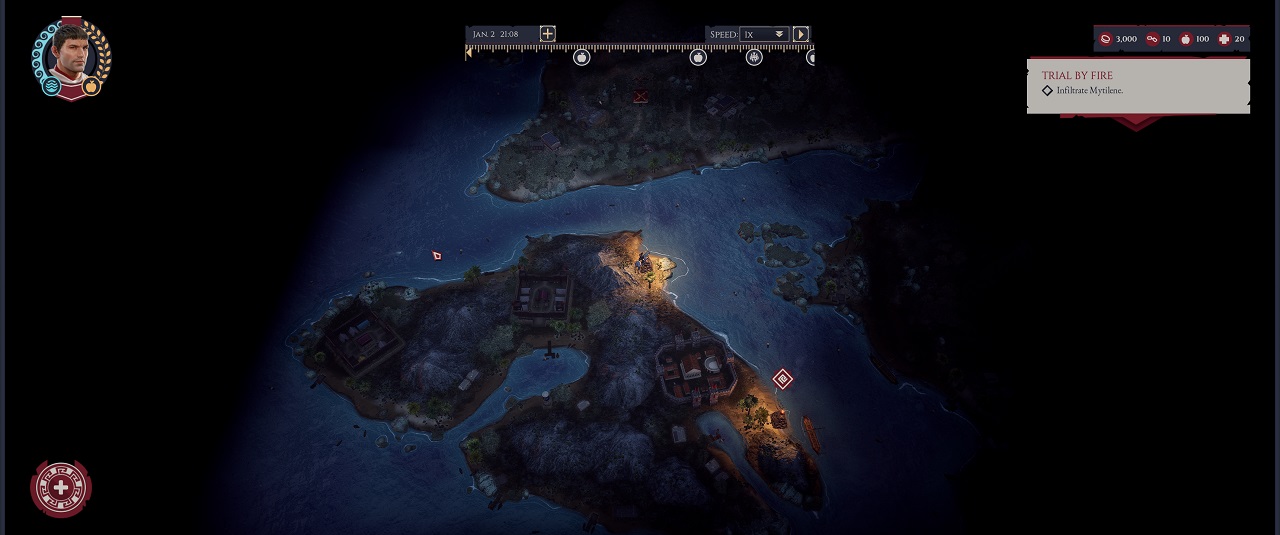Screen dimensions: 1280x535
Task: Click the blue water waves status icon
Action: [53, 87]
